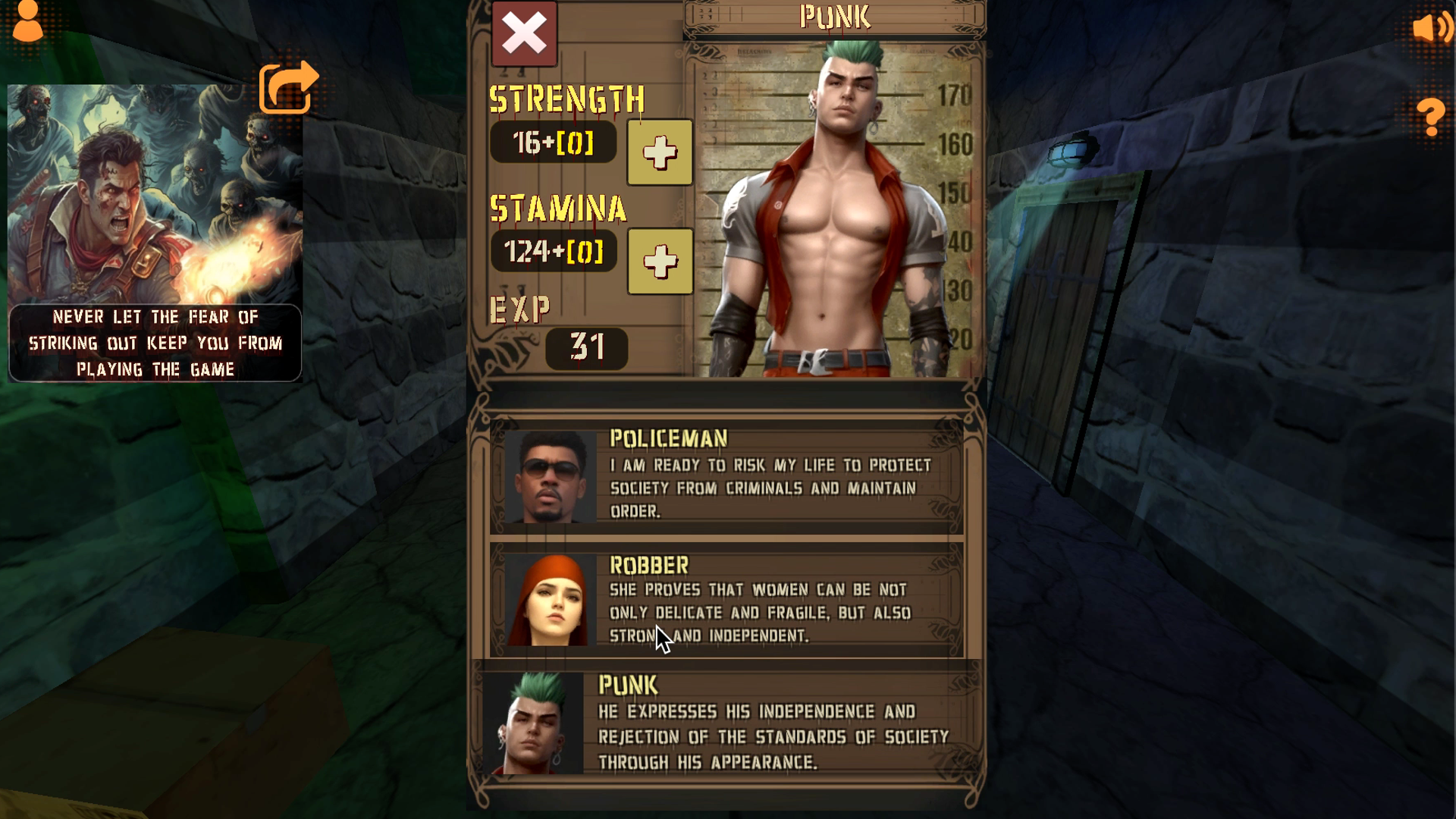1456x819 pixels.
Task: Open the Policeman description entry
Action: 766,478
